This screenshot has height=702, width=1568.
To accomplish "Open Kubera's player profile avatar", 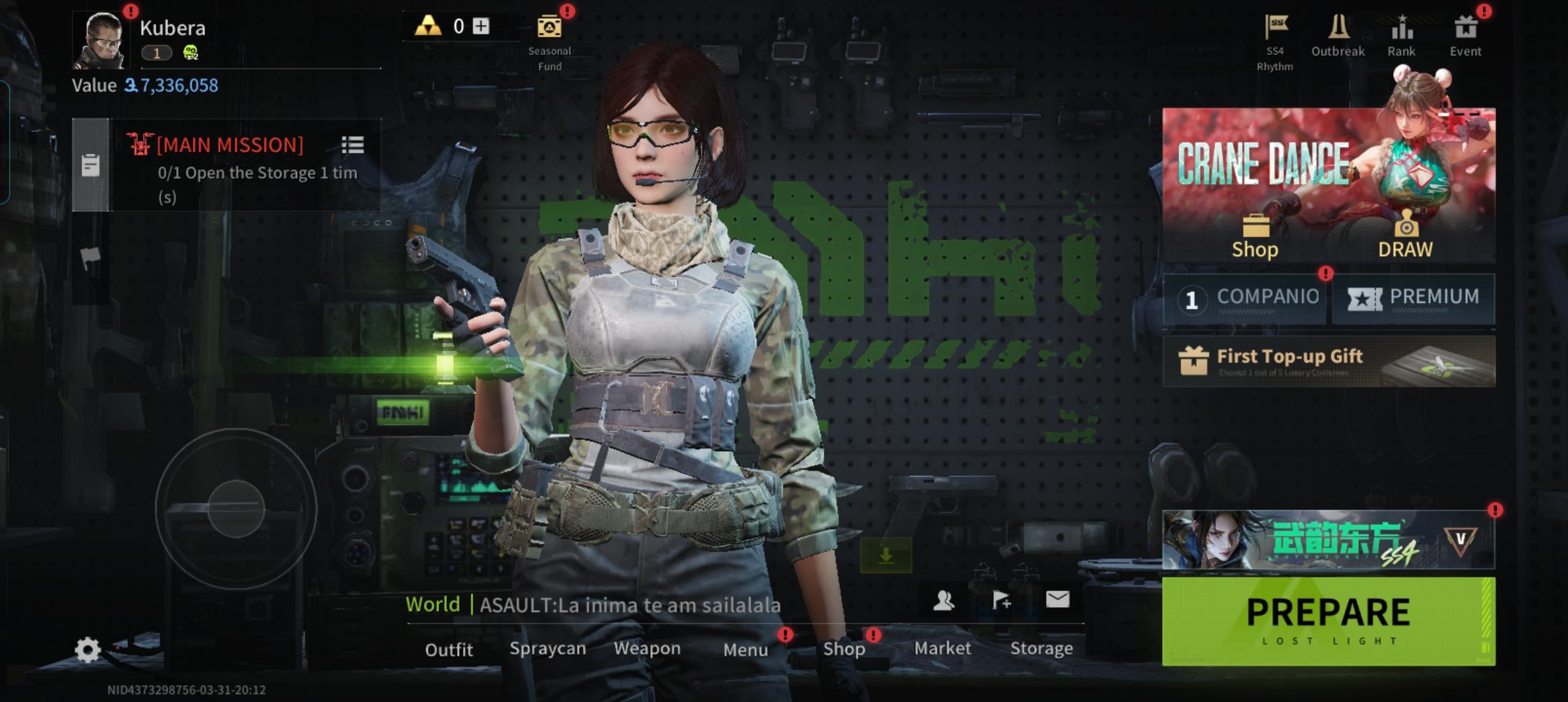I will coord(101,40).
